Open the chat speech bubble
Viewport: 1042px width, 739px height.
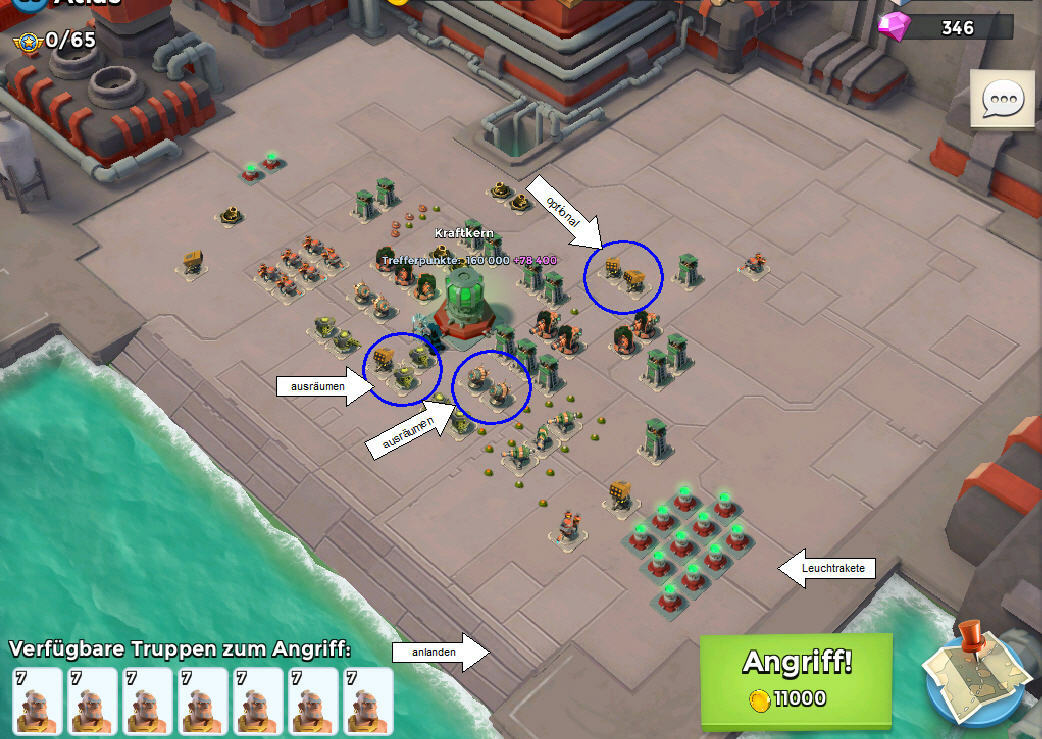1003,99
